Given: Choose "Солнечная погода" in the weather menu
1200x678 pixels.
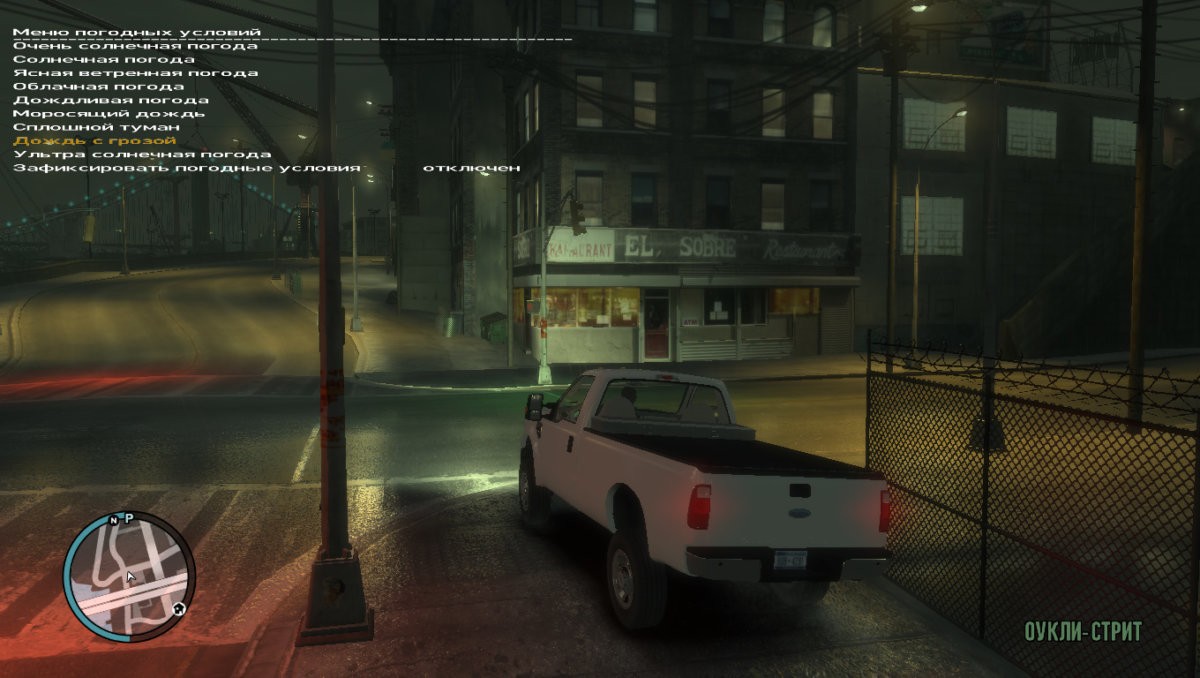Looking at the screenshot, I should (x=104, y=59).
